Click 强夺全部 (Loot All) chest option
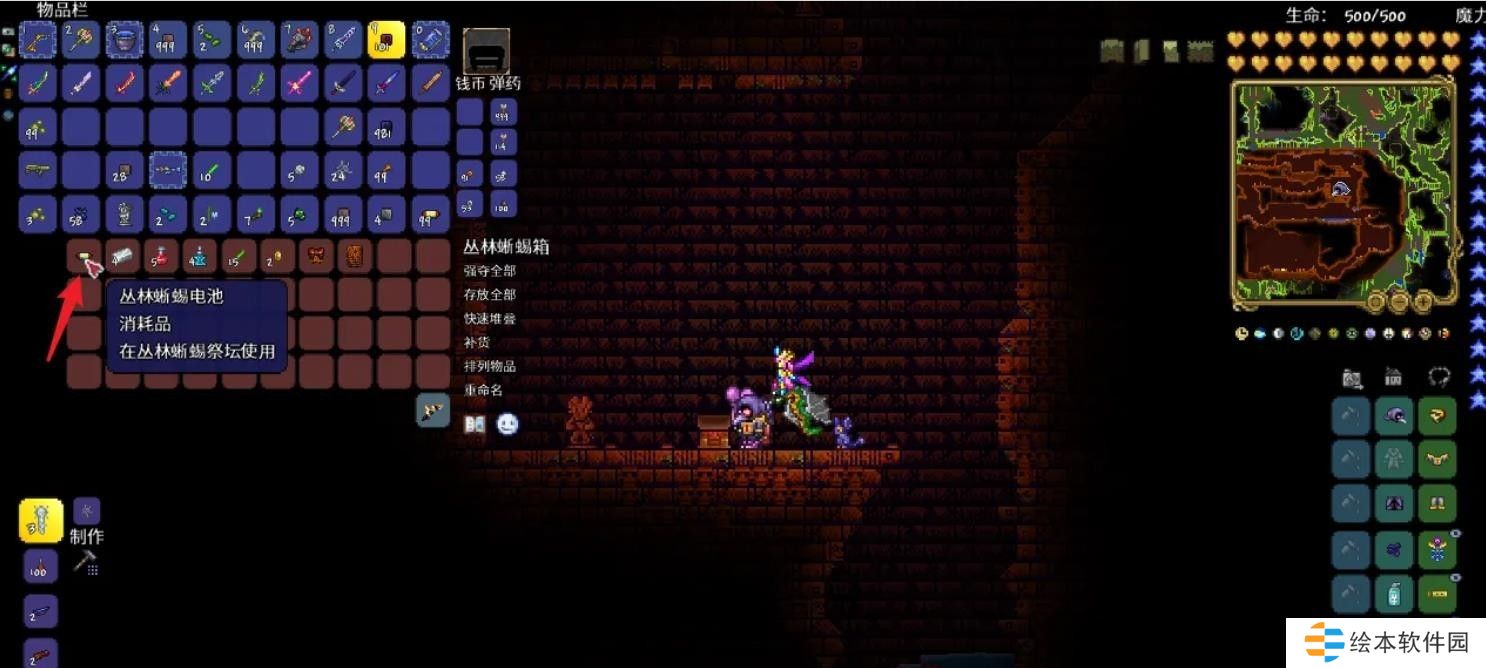The height and width of the screenshot is (668, 1486). pyautogui.click(x=489, y=270)
